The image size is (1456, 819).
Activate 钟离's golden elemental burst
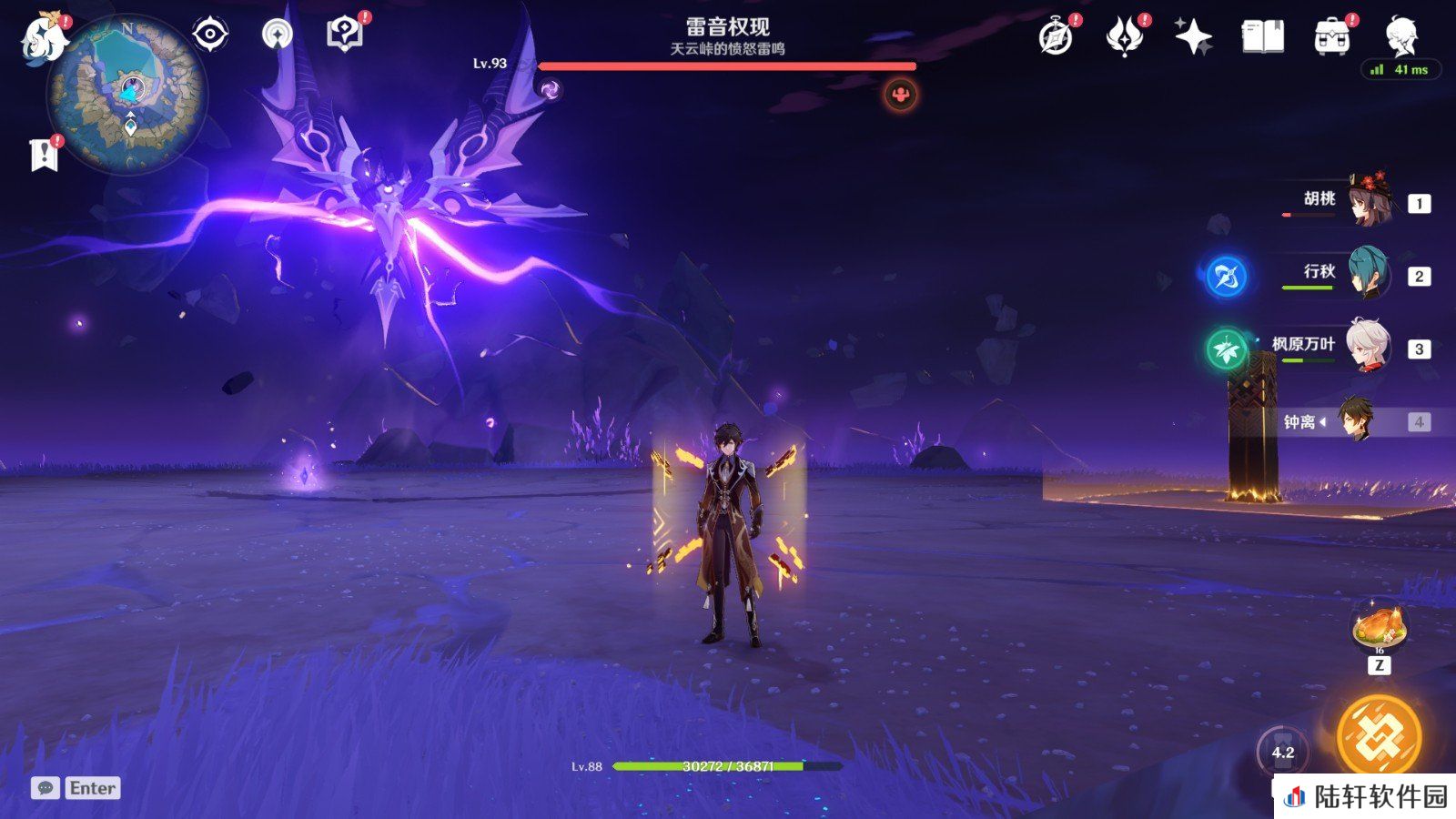tap(1379, 737)
